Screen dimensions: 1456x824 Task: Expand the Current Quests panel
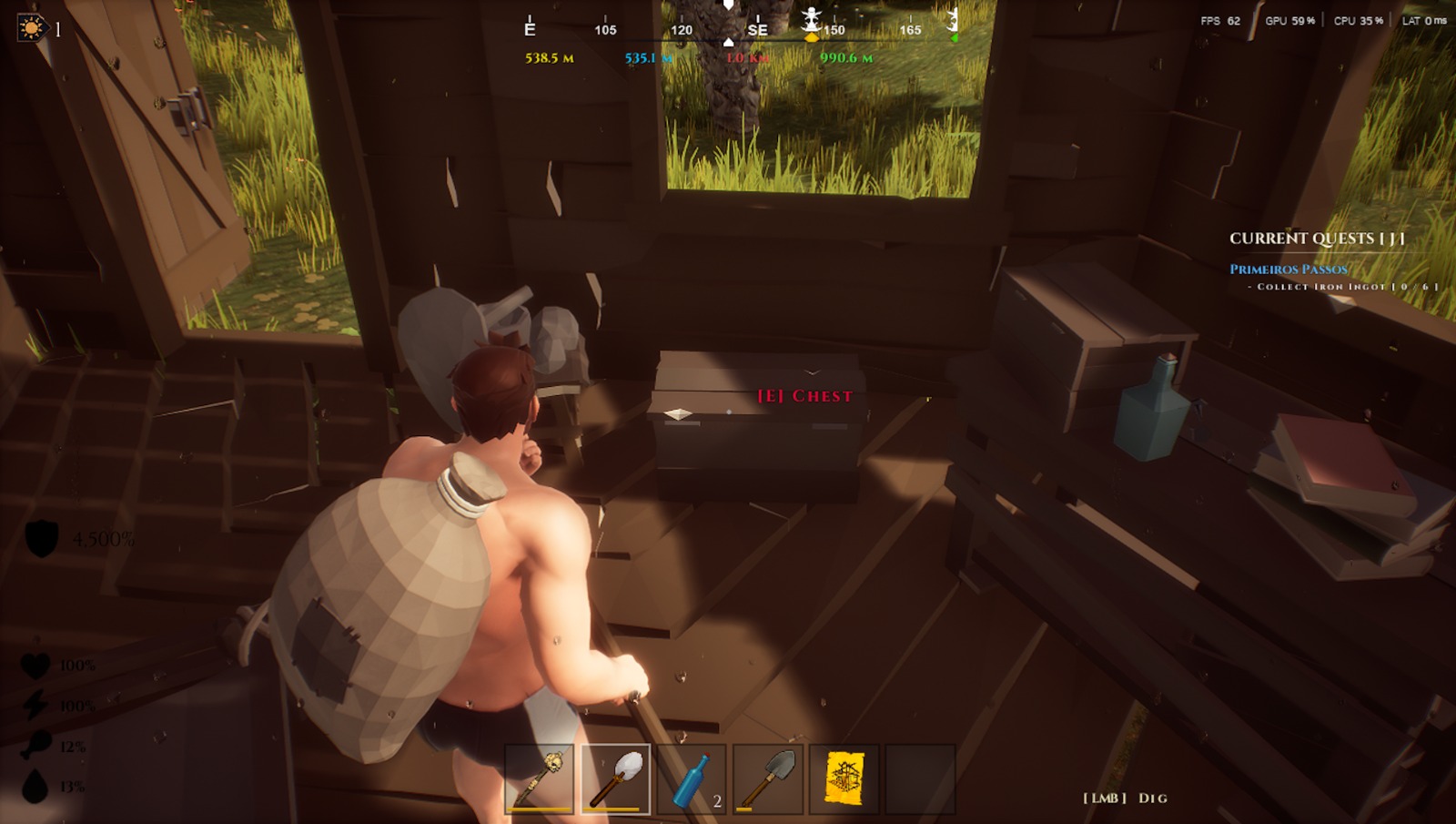[1317, 238]
